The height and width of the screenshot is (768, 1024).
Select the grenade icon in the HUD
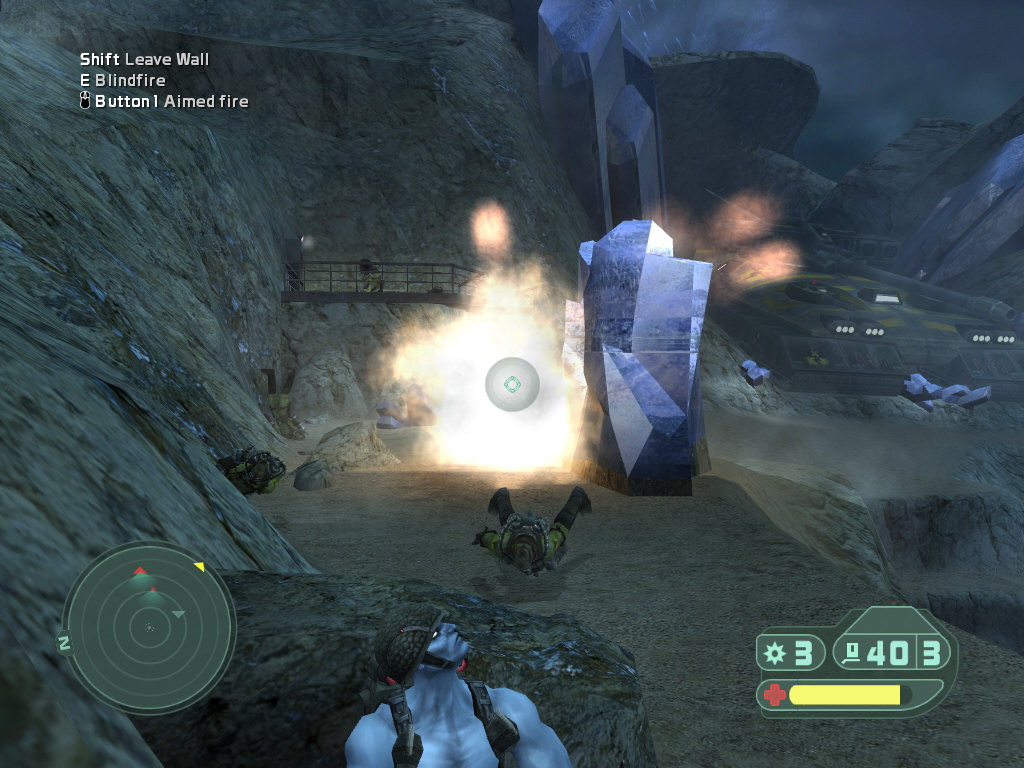pyautogui.click(x=774, y=653)
